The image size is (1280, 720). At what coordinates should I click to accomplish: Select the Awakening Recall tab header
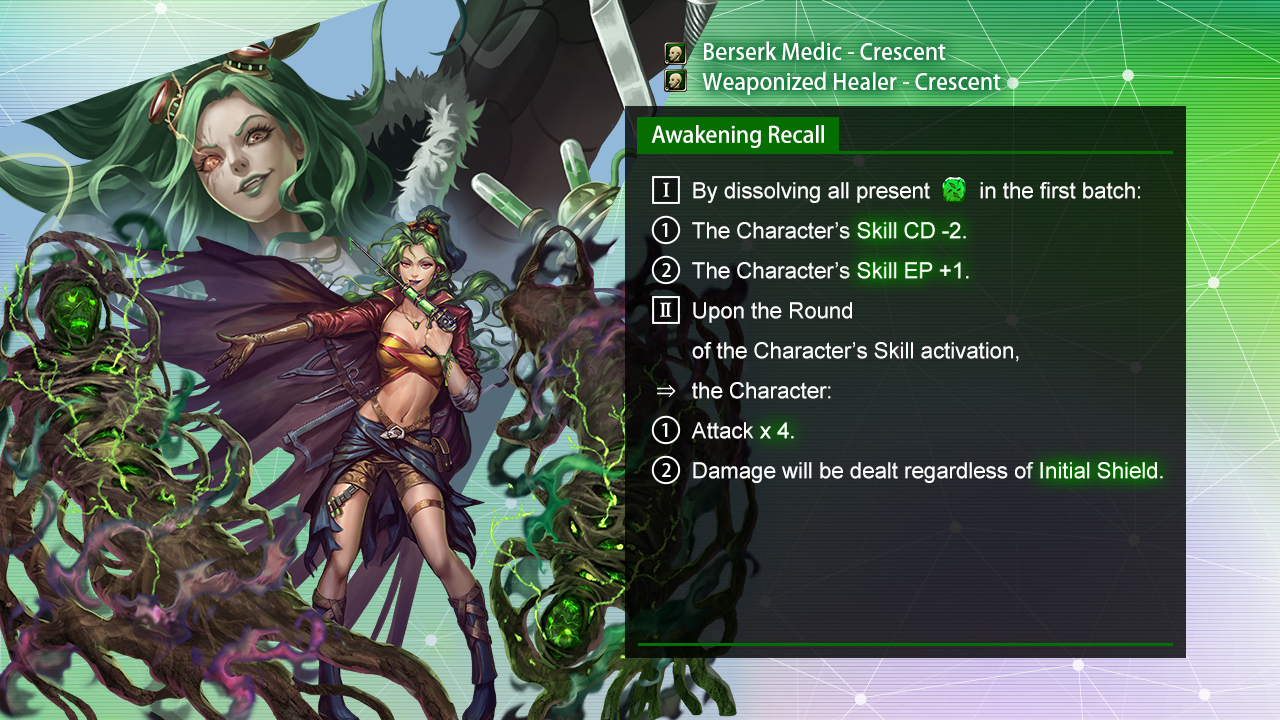pos(738,135)
